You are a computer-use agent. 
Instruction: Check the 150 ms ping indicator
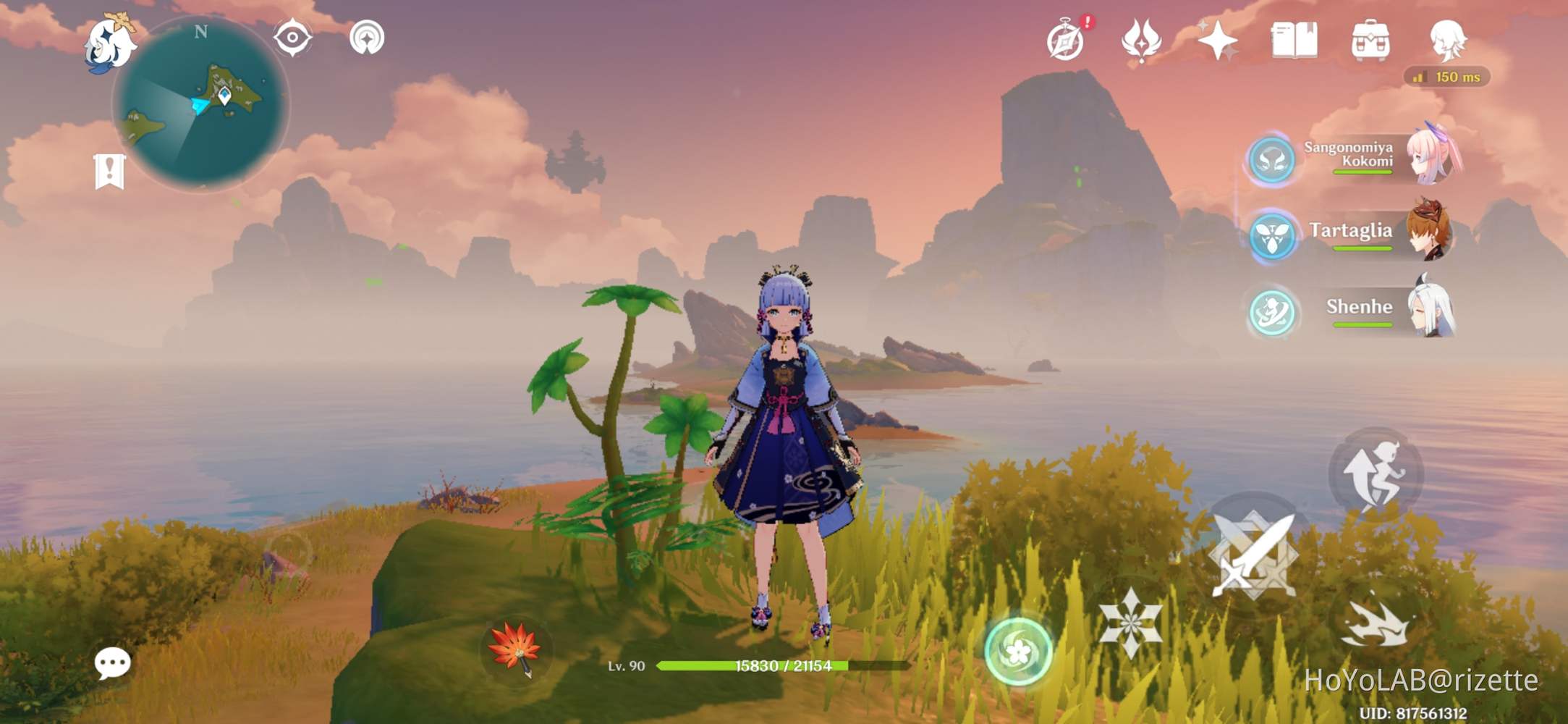coord(1445,77)
